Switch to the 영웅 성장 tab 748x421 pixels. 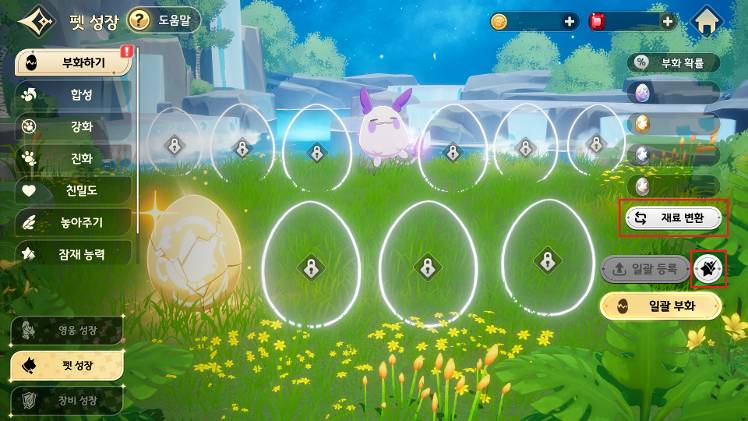pyautogui.click(x=67, y=331)
